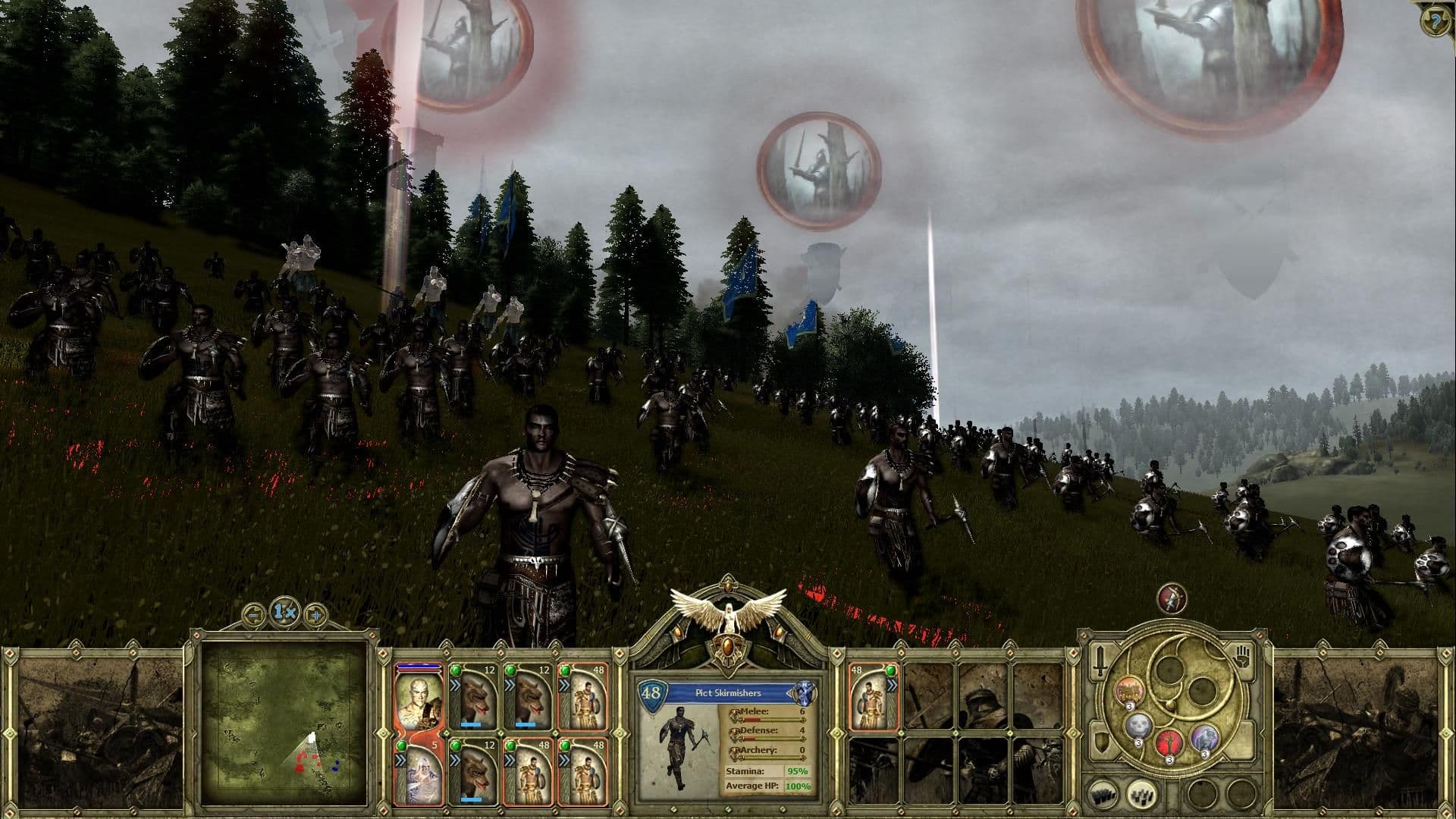Cast the red tree spell
This screenshot has width=1456, height=819.
tap(1169, 744)
